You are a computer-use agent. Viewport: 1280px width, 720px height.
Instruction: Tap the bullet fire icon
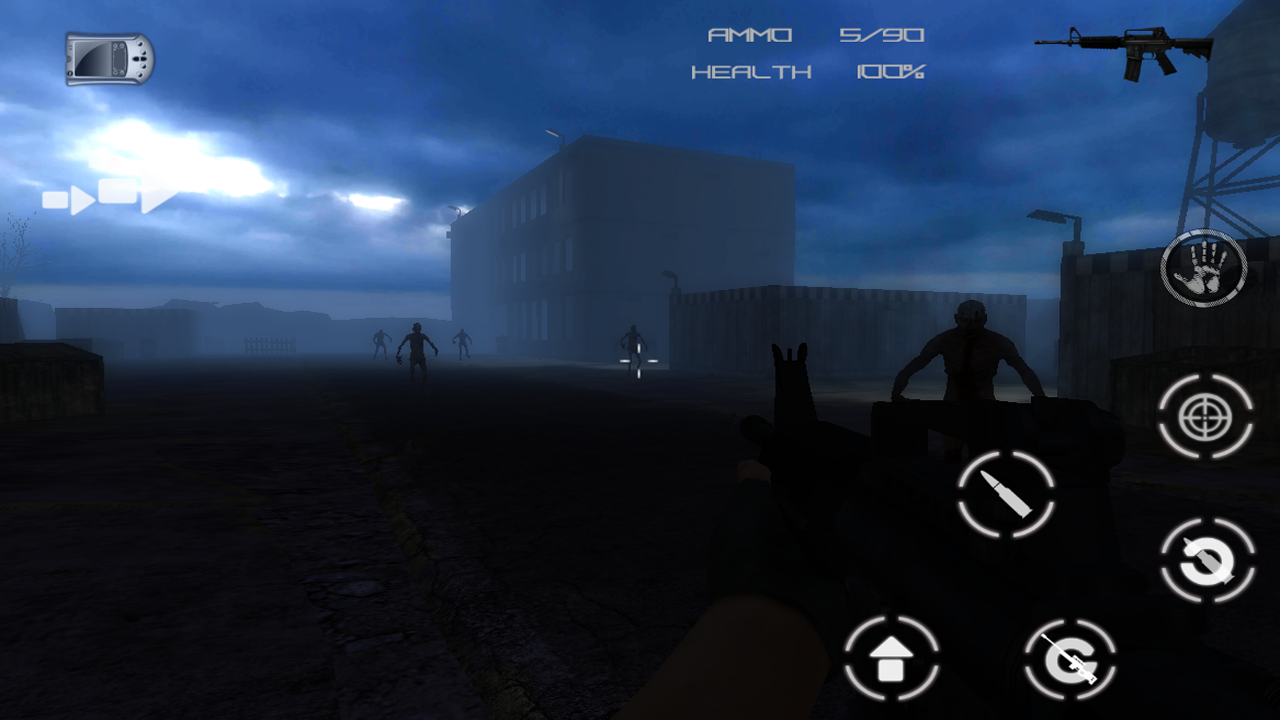click(x=1005, y=492)
